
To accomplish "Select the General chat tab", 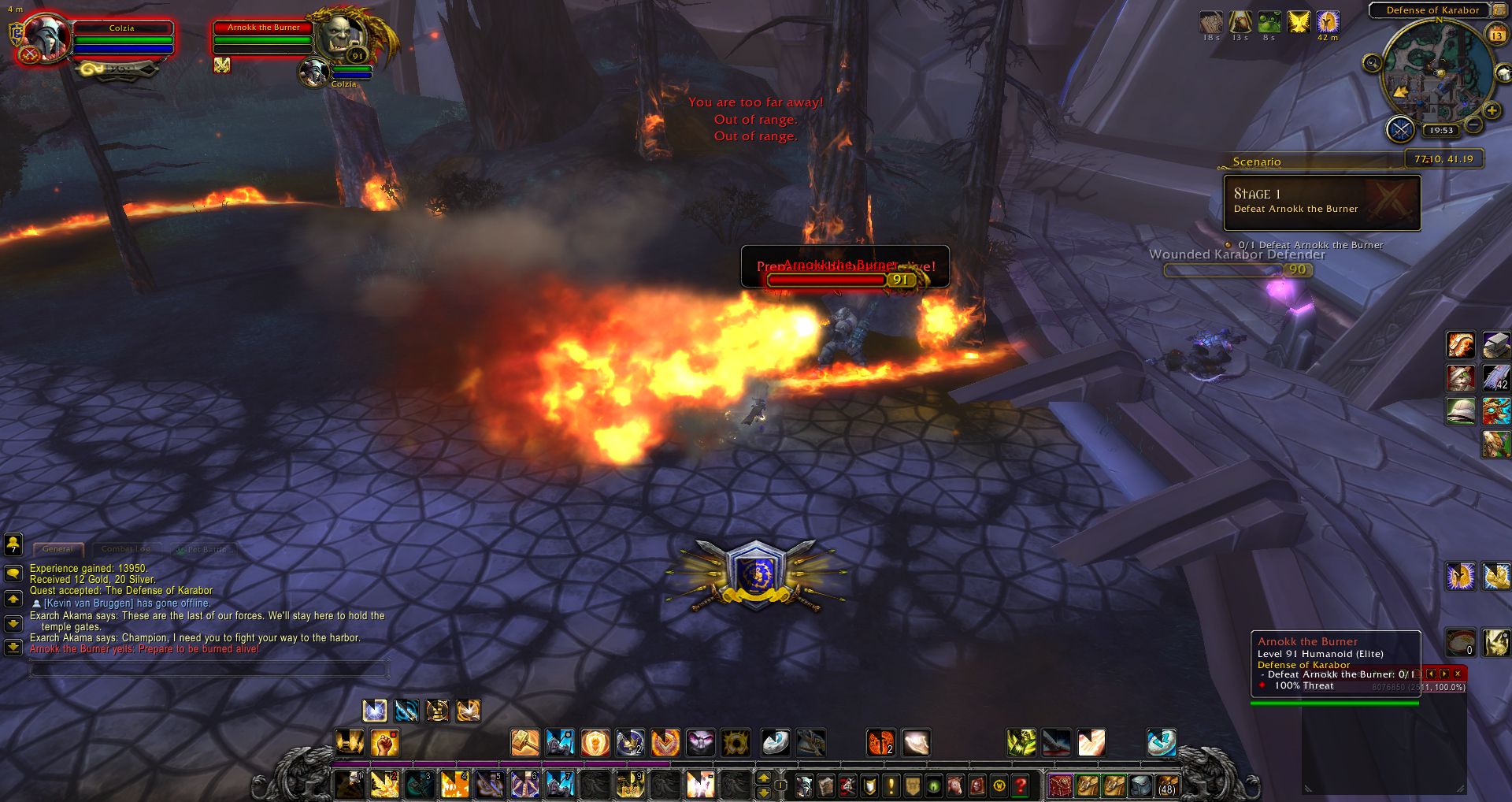I will pos(57,549).
